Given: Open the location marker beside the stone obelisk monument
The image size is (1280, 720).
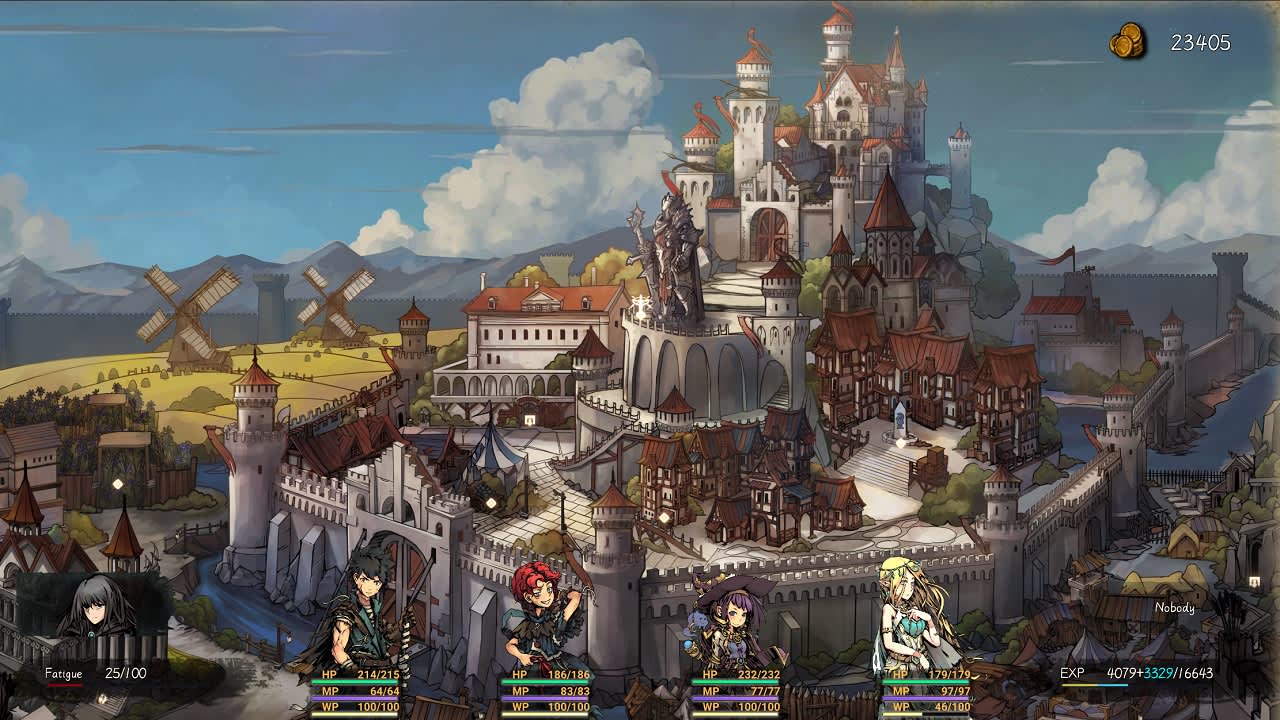Looking at the screenshot, I should (x=900, y=441).
